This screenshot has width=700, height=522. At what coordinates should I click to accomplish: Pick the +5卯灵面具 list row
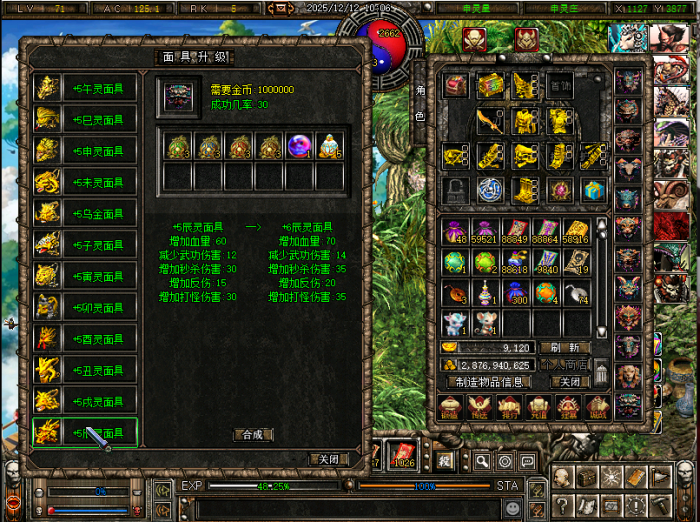(x=85, y=307)
